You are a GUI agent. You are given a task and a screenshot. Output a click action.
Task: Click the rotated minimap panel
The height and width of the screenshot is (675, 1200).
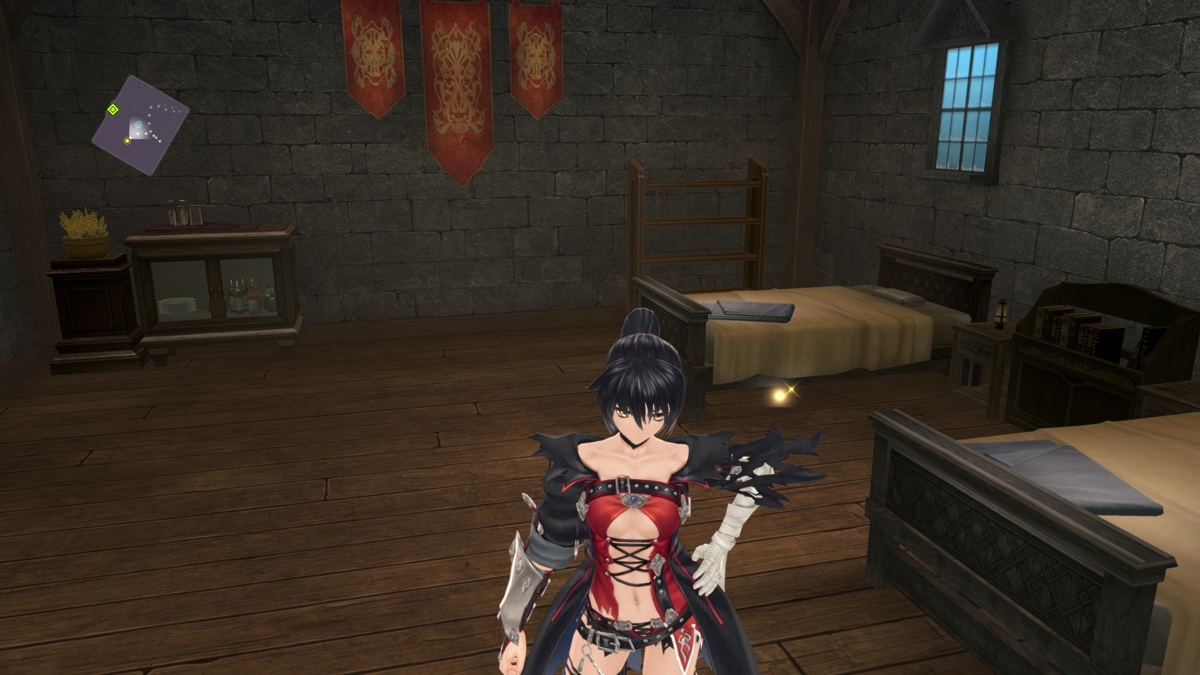[140, 125]
